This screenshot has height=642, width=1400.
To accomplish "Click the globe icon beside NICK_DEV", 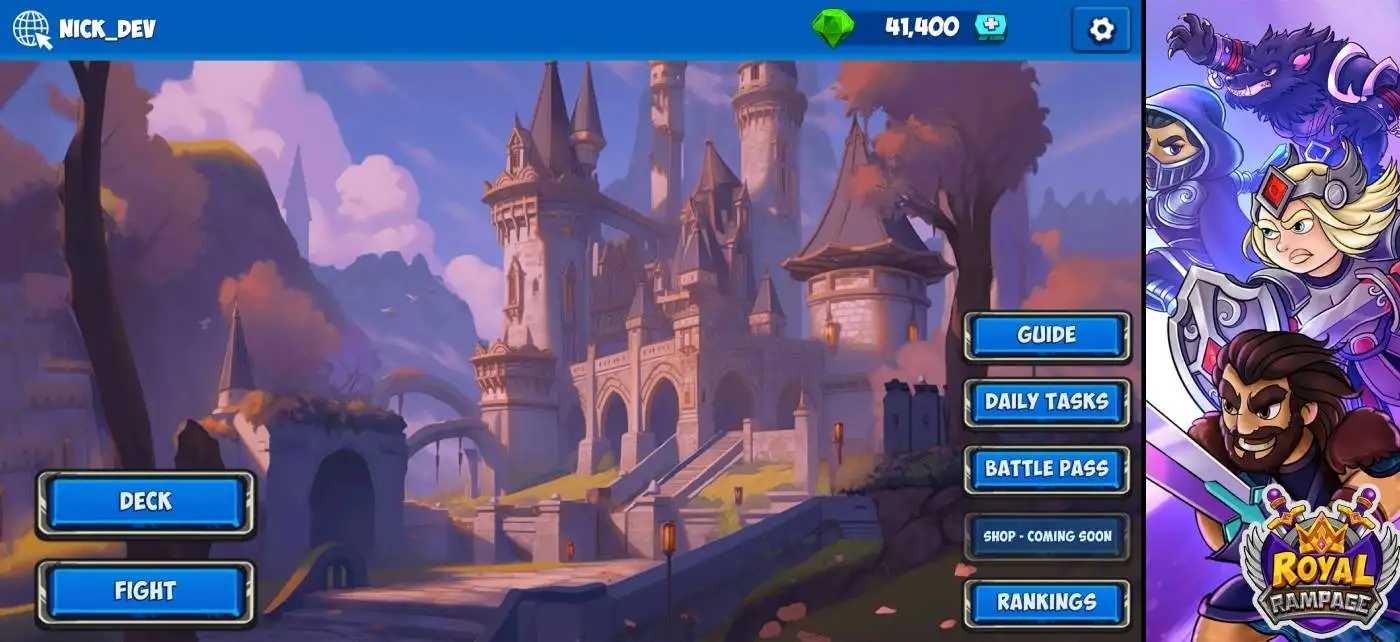I will 31,29.
